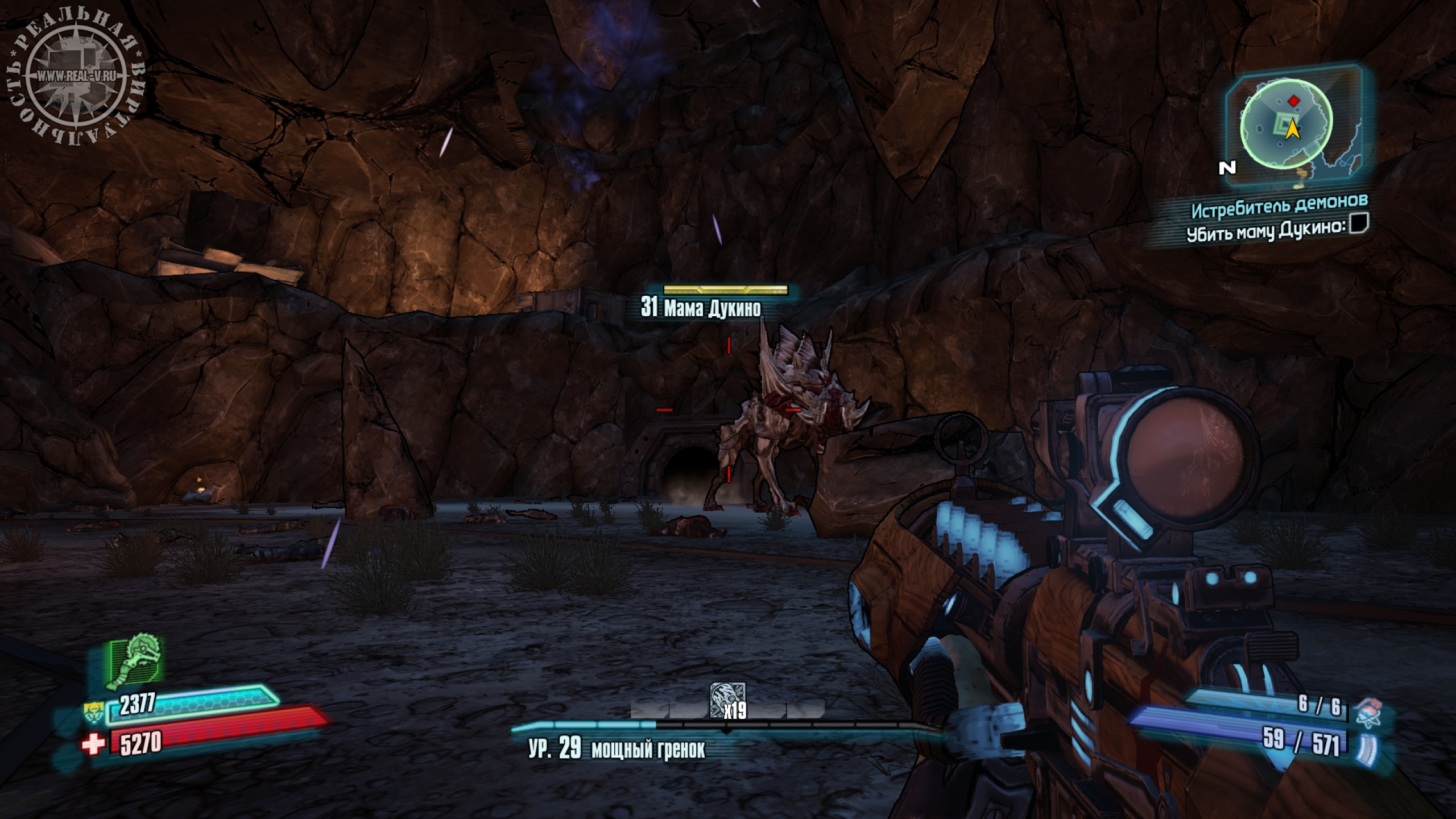Click the circular minimap
The width and height of the screenshot is (1456, 819).
(1285, 129)
